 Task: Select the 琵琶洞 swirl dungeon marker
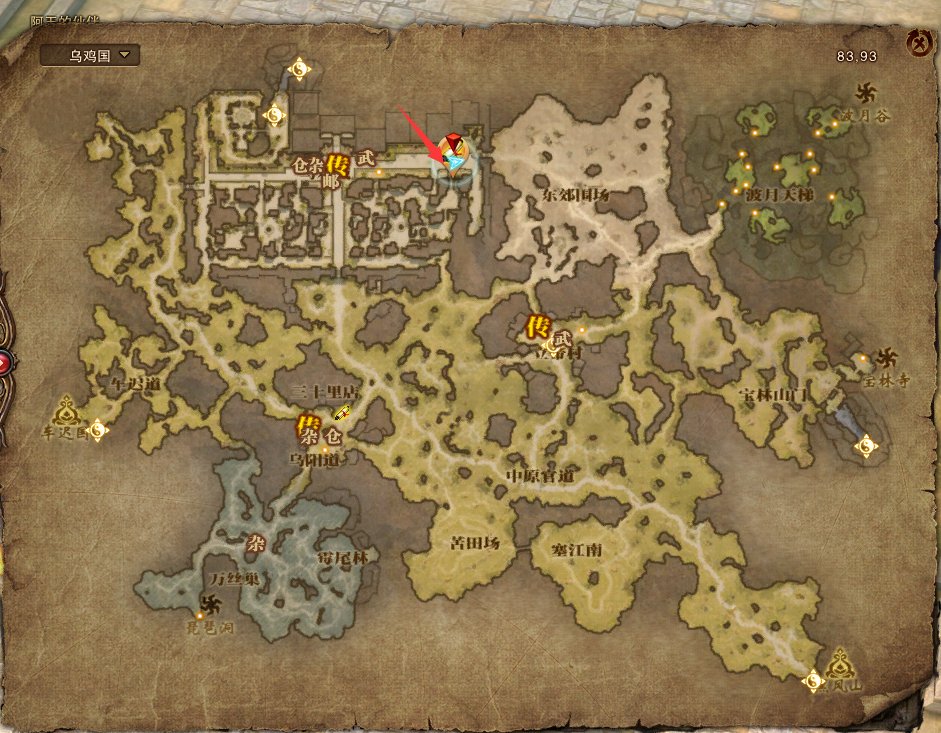[x=210, y=603]
